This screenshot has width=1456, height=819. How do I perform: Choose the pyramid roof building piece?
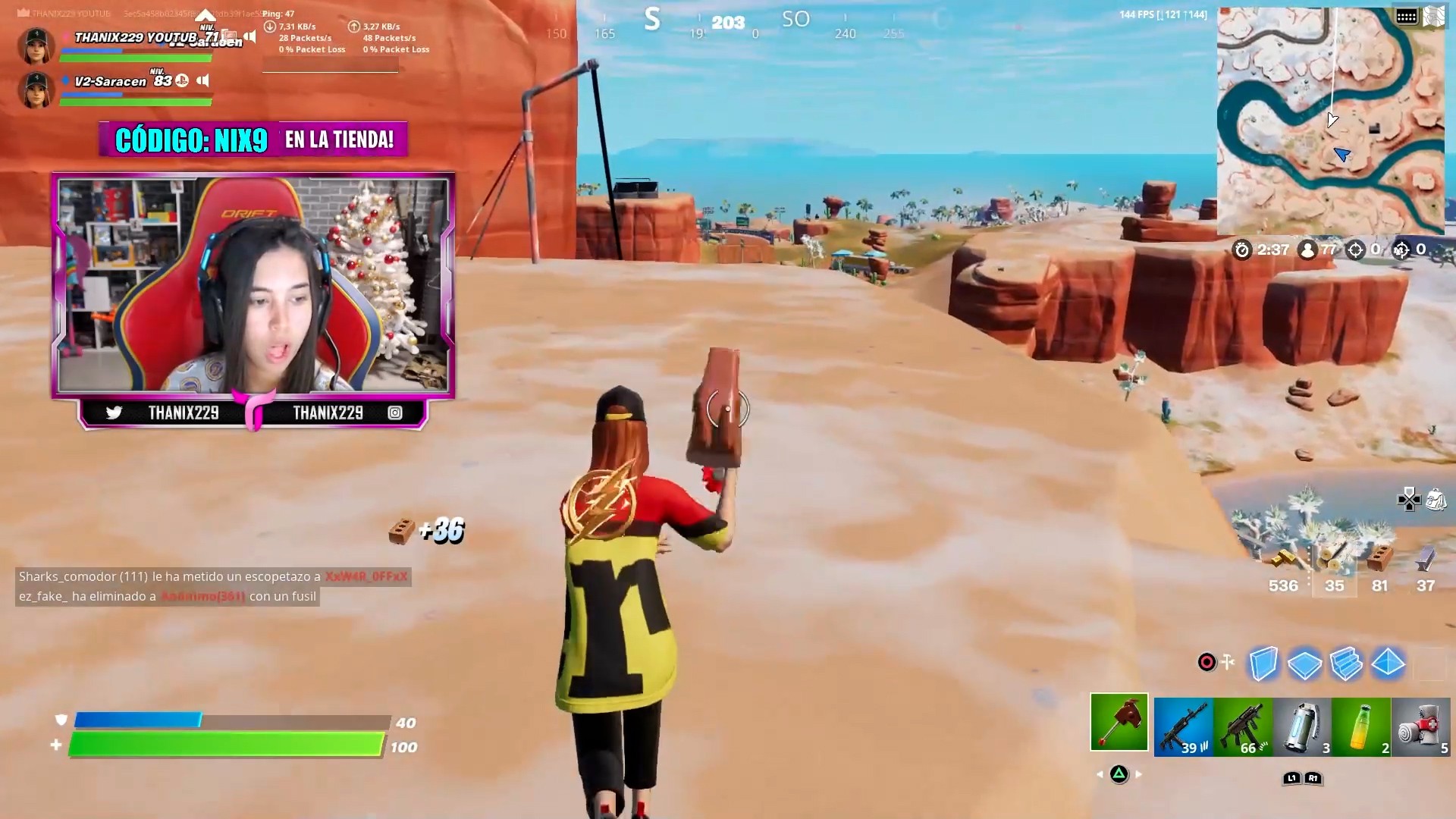coord(1389,664)
